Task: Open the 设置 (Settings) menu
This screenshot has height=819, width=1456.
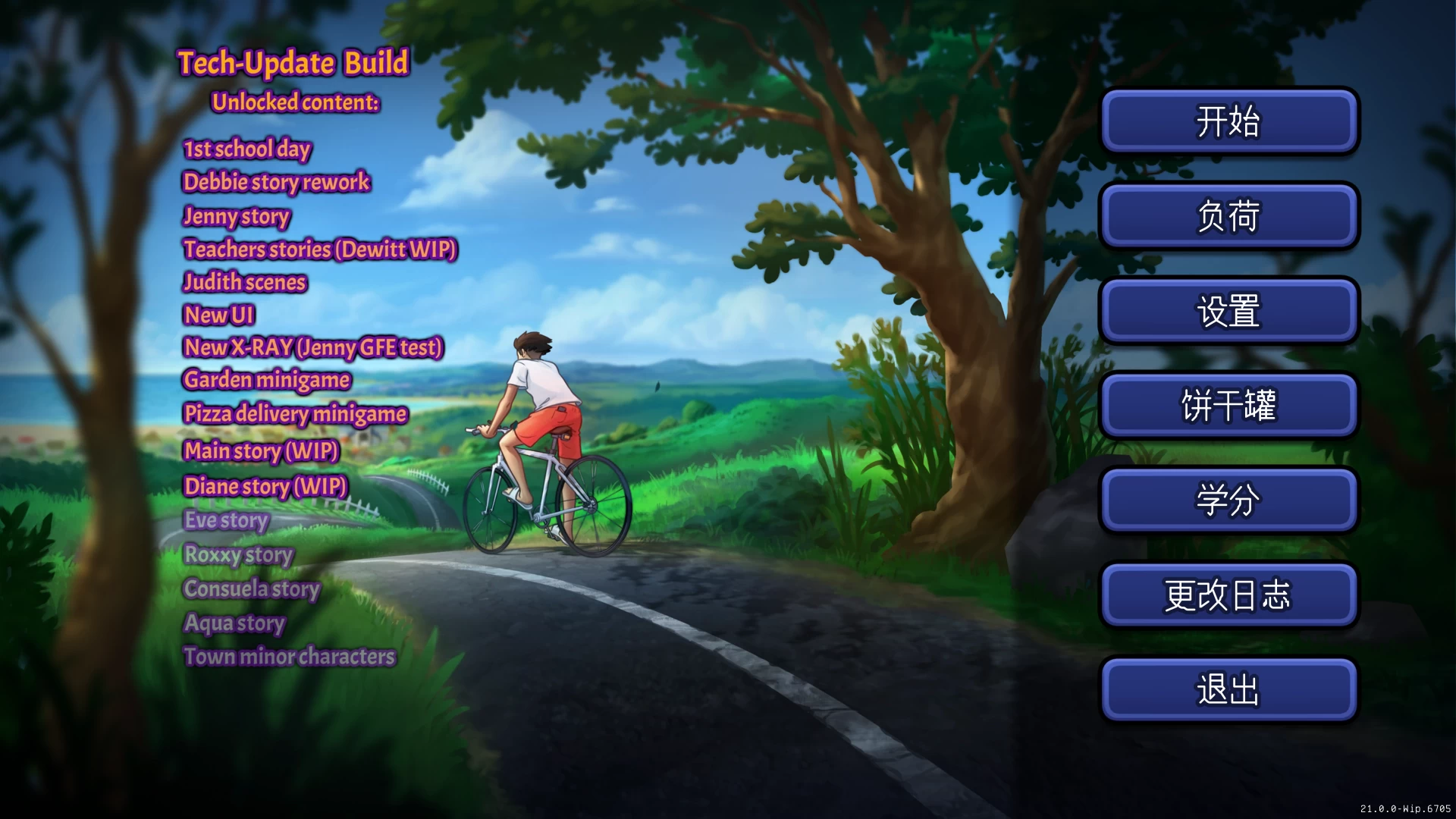Action: [1228, 311]
